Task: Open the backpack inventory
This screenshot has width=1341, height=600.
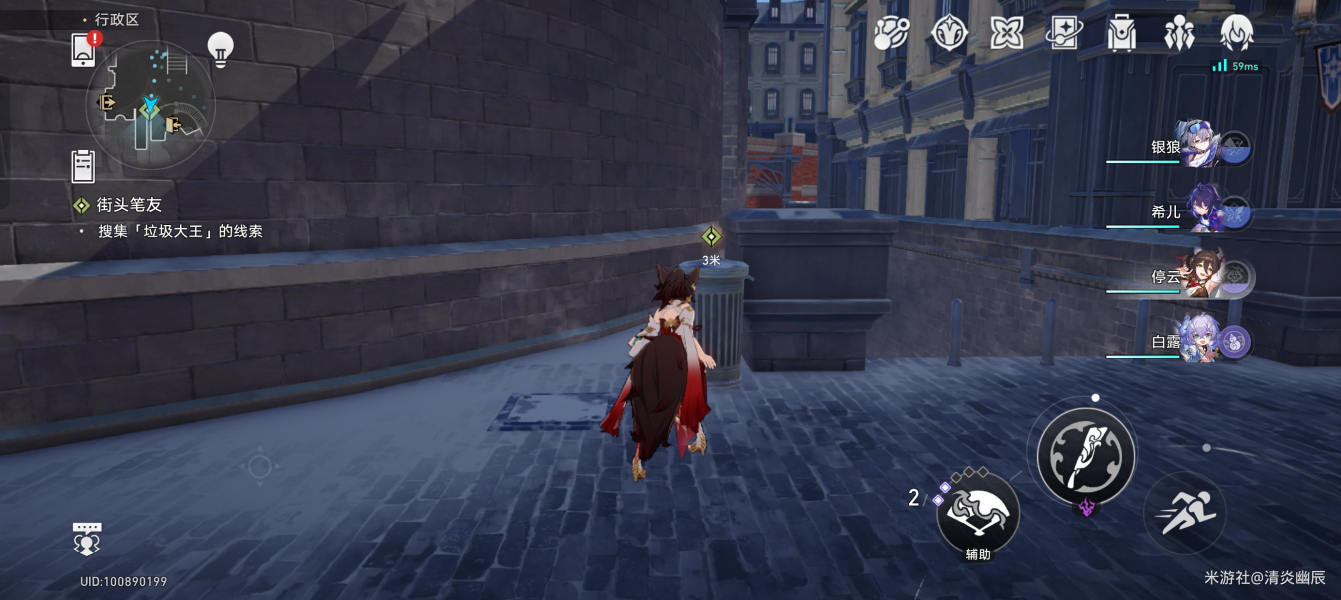Action: click(x=1122, y=33)
